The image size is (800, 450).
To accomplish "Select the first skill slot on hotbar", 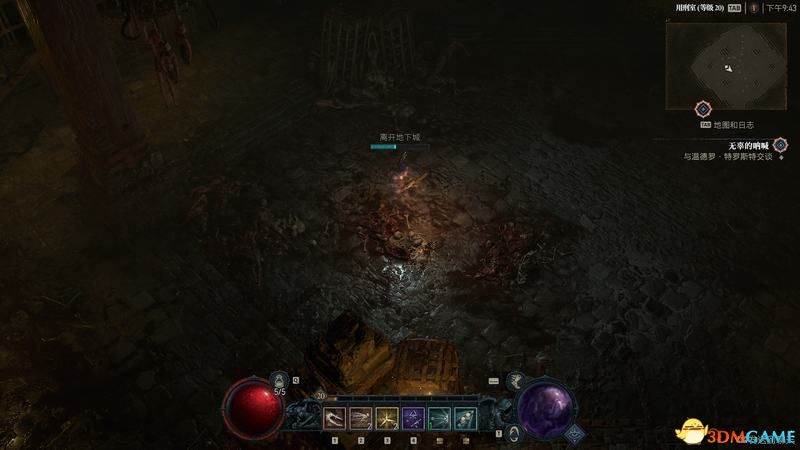I will 335,418.
